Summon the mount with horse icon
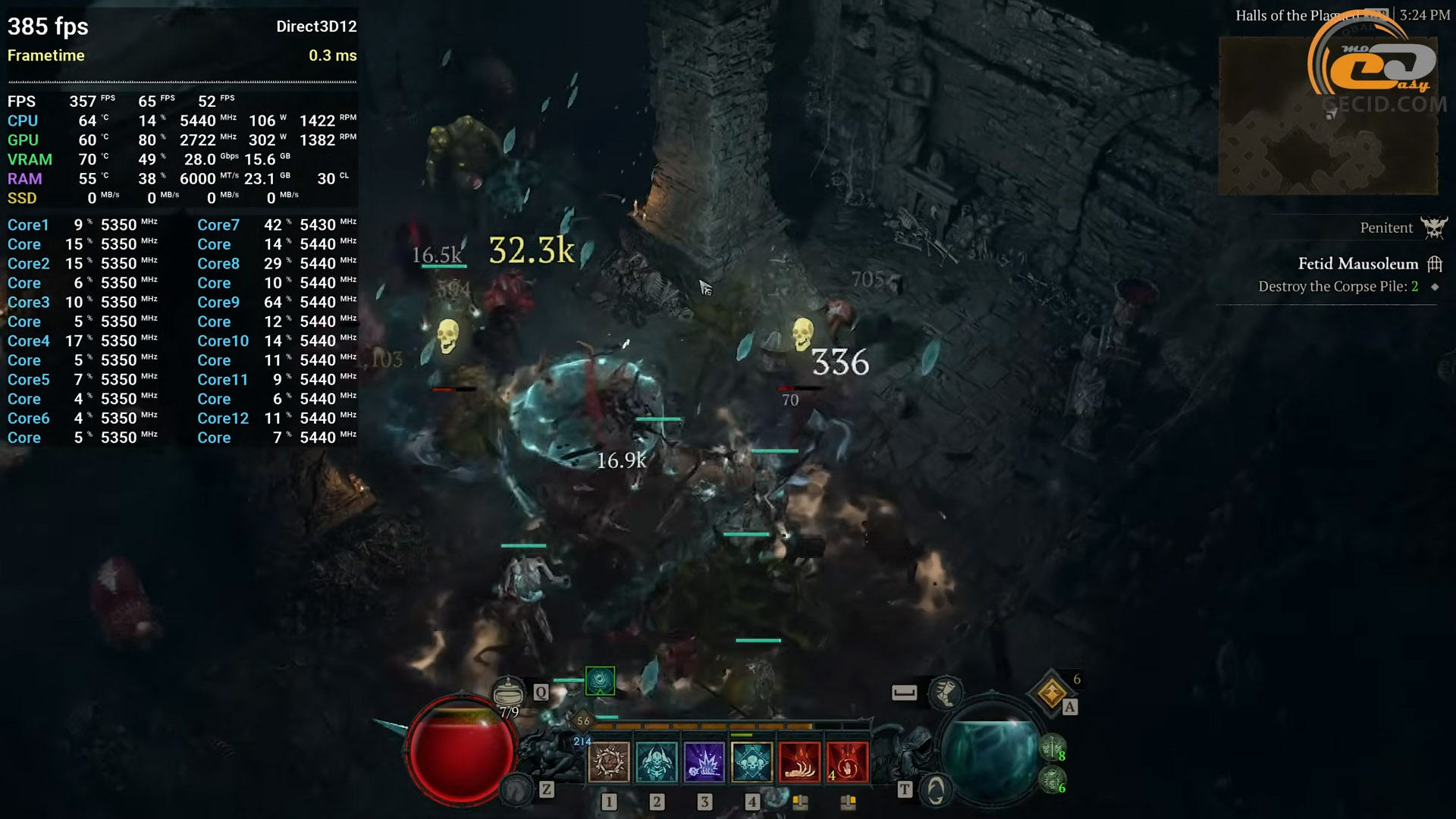 [x=516, y=791]
